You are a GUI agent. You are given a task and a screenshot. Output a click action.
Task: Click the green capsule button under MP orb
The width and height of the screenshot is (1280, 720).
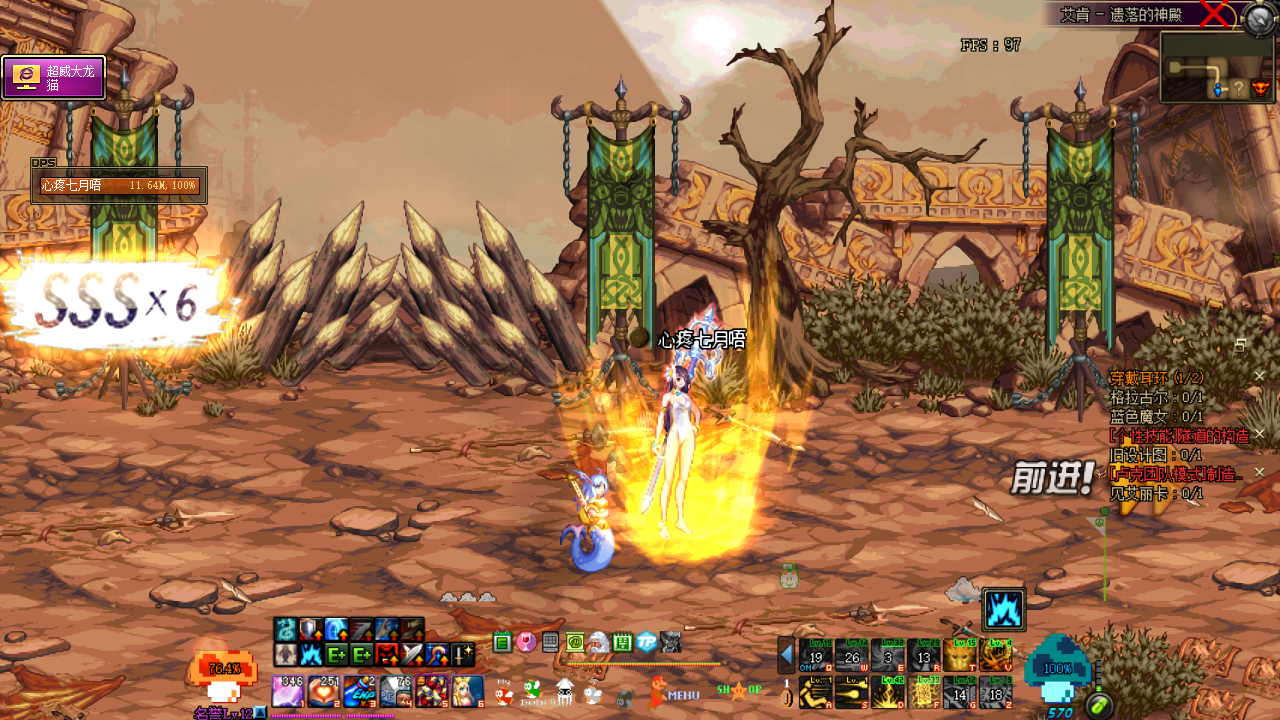click(1100, 706)
